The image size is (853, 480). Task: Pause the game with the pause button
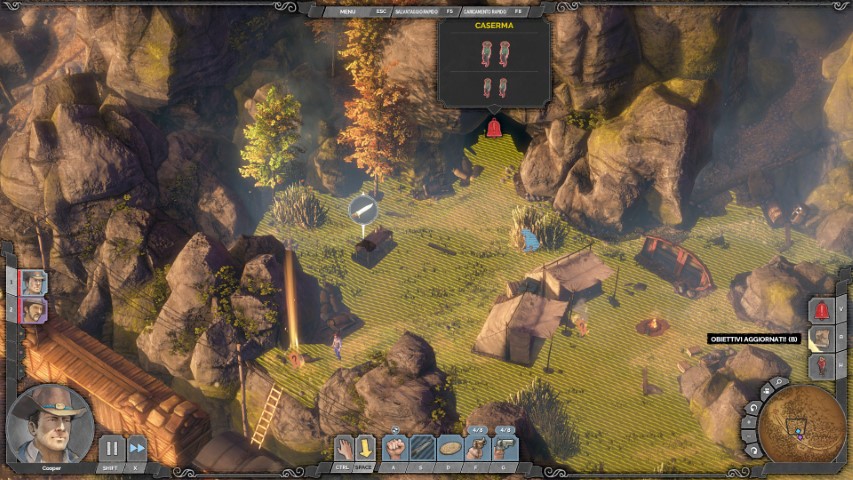point(111,449)
